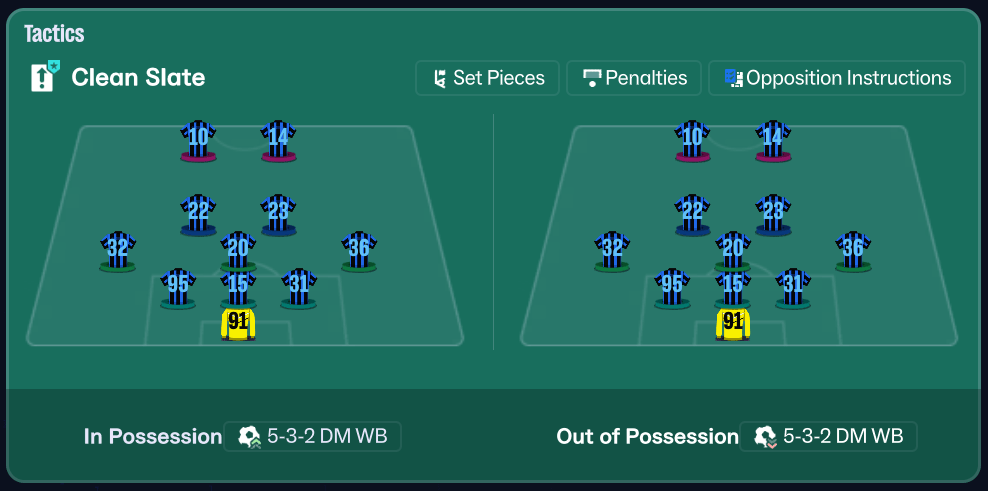Screen dimensions: 988x491
Task: Select goalkeeper 91 on the In Possession pitch
Action: (x=238, y=323)
